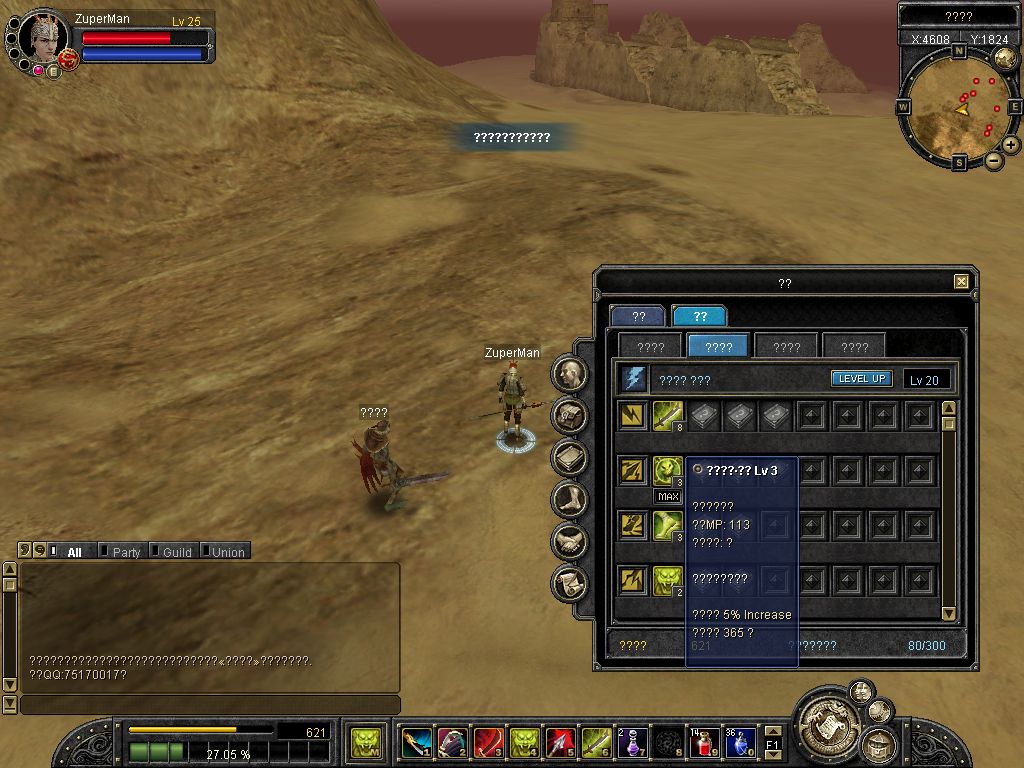This screenshot has width=1024, height=768.
Task: Click the ZuperMan character portrait
Action: point(42,40)
